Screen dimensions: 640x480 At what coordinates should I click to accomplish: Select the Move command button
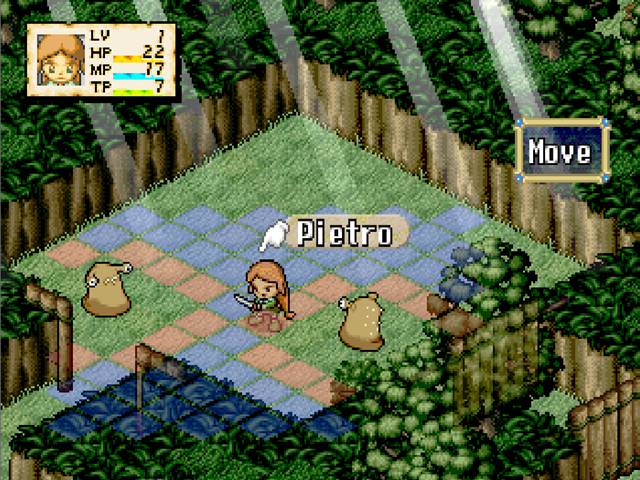[560, 153]
